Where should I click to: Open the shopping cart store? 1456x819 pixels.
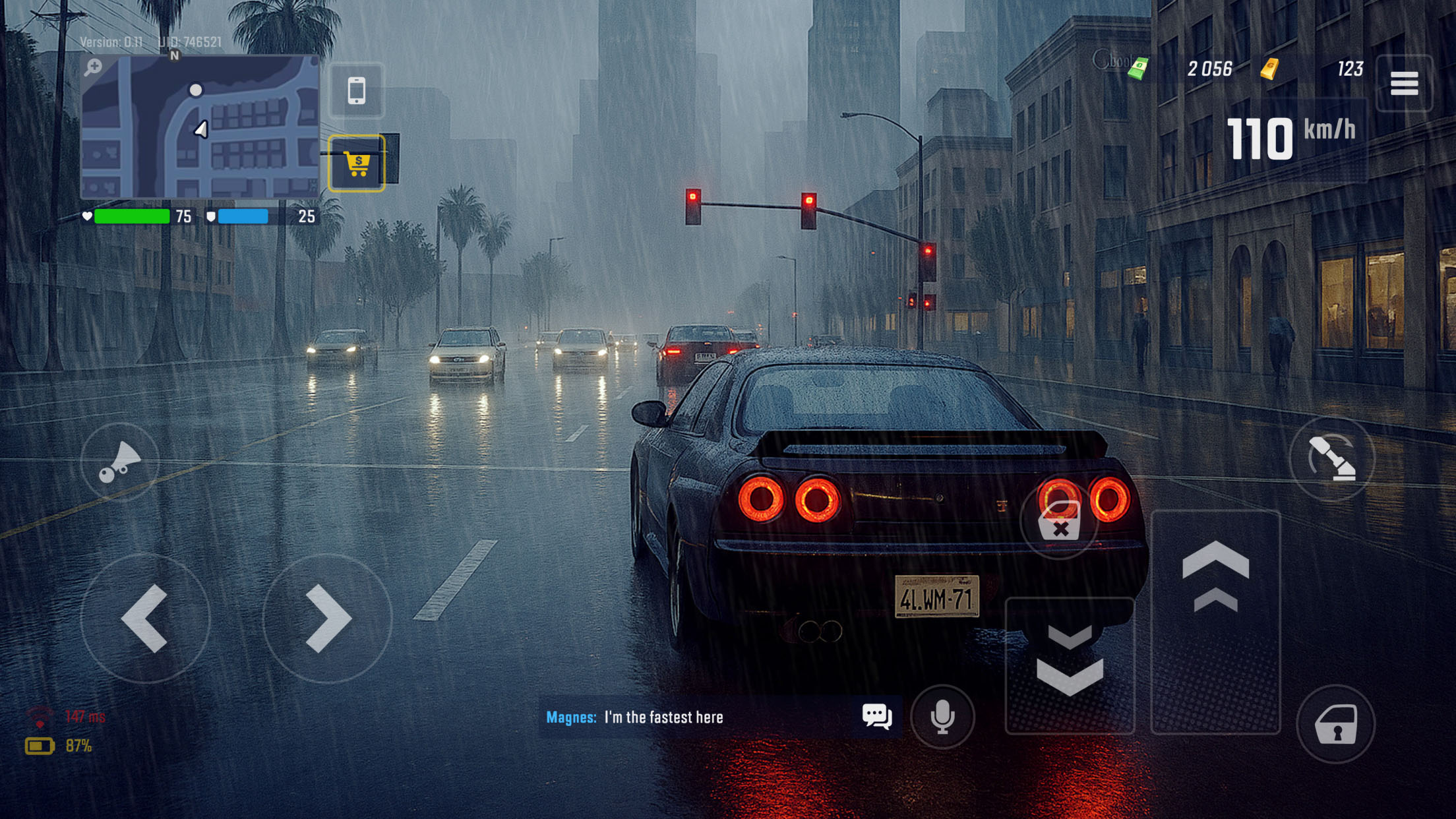[x=357, y=163]
